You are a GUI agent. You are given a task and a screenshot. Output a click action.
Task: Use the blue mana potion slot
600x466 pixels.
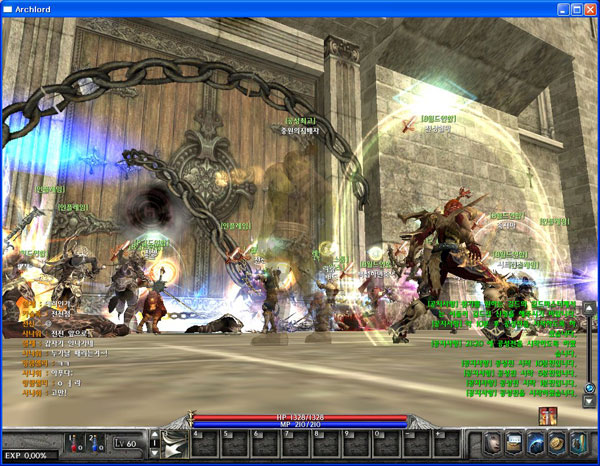94,443
